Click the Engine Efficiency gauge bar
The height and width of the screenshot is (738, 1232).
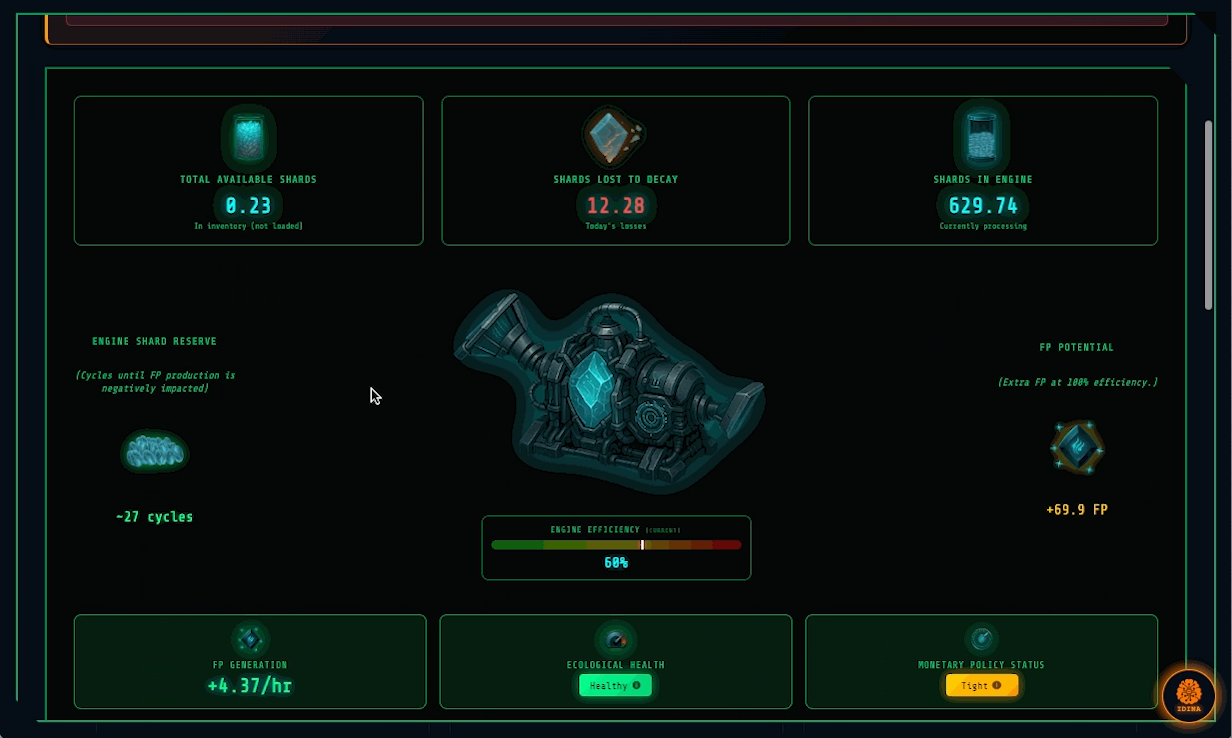point(616,545)
